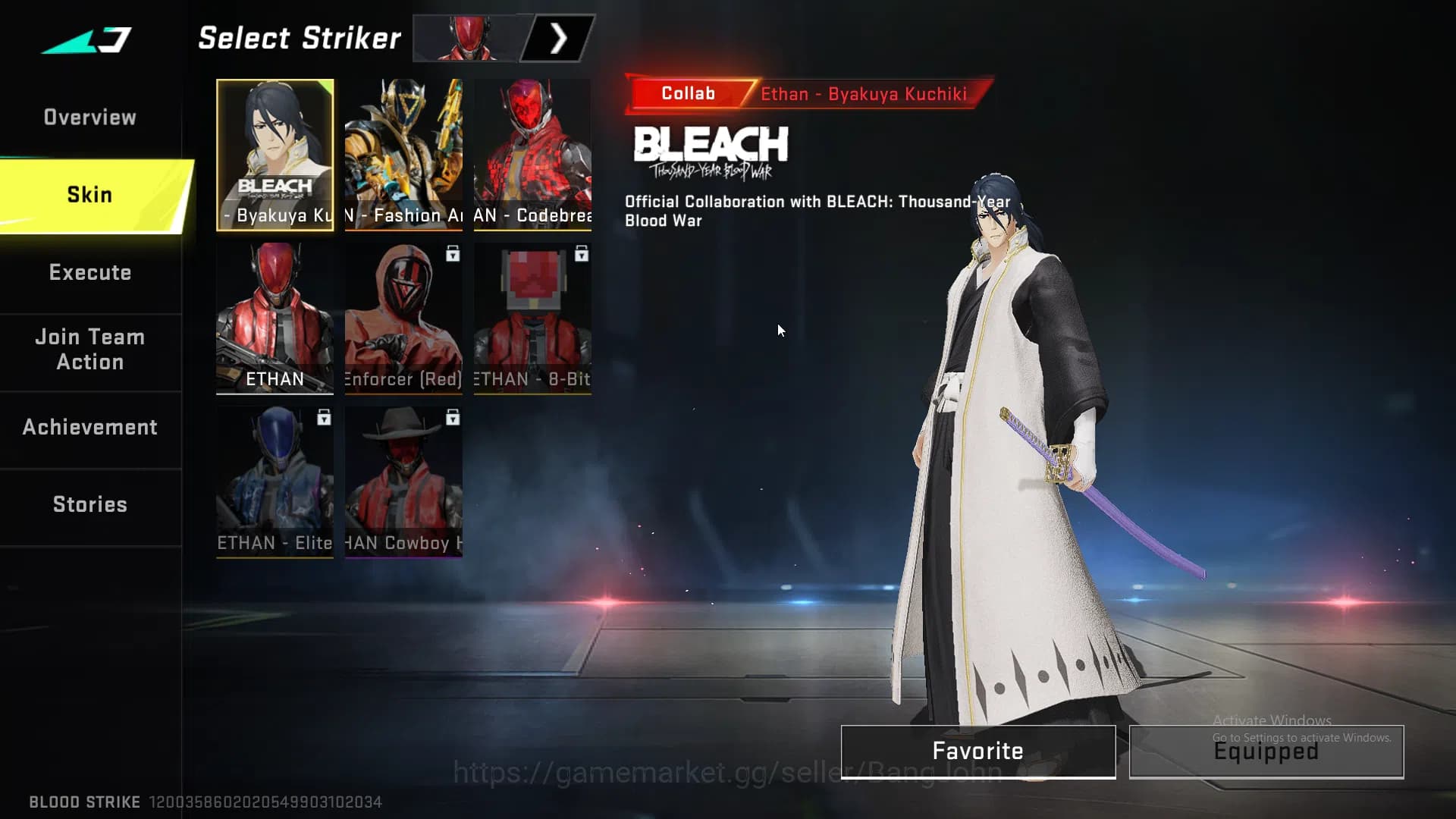Select the Byakuya Kuchiki Bleach skin
The width and height of the screenshot is (1456, 819).
pos(275,155)
